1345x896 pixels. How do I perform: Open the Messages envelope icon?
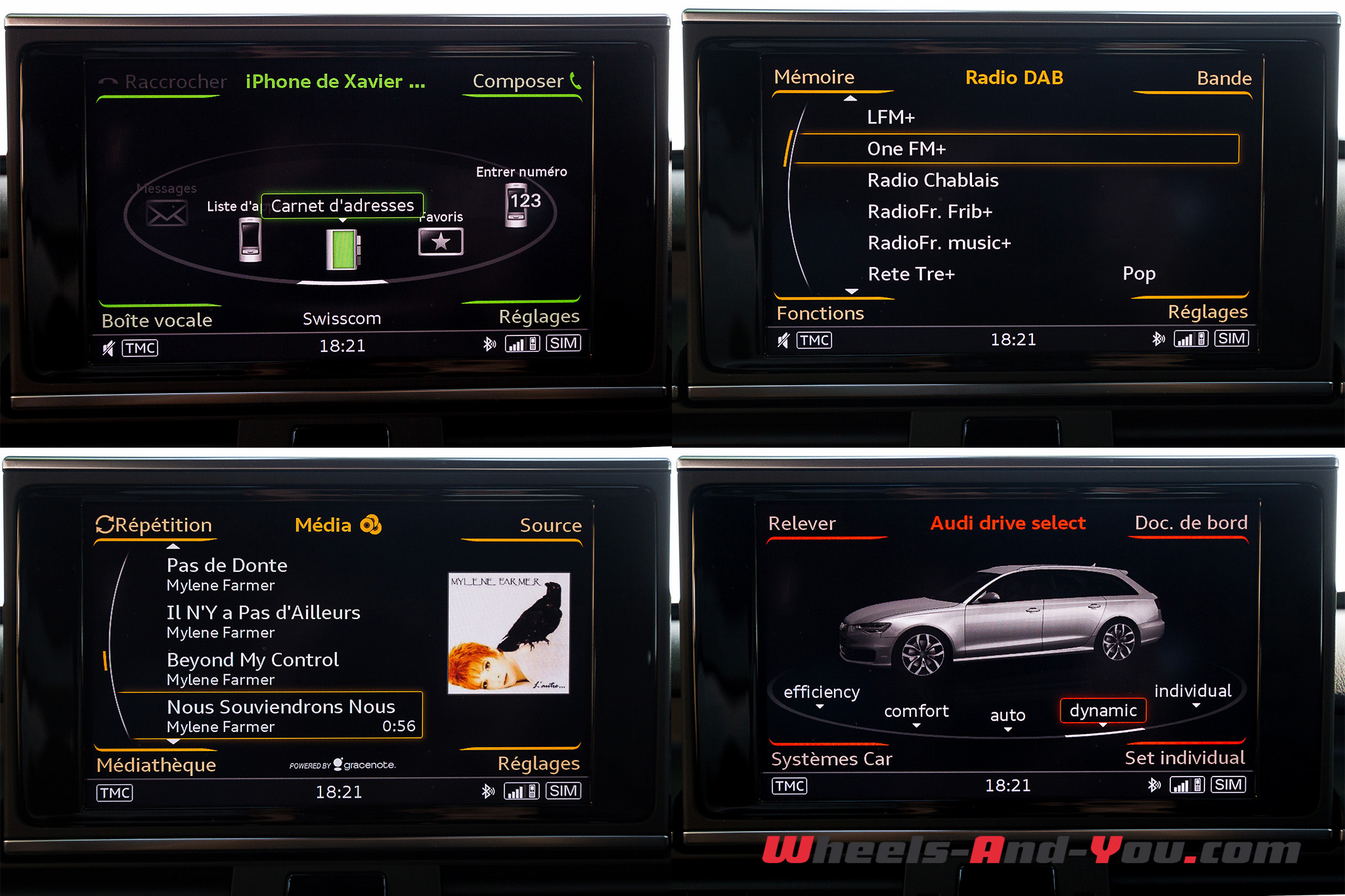pyautogui.click(x=167, y=213)
